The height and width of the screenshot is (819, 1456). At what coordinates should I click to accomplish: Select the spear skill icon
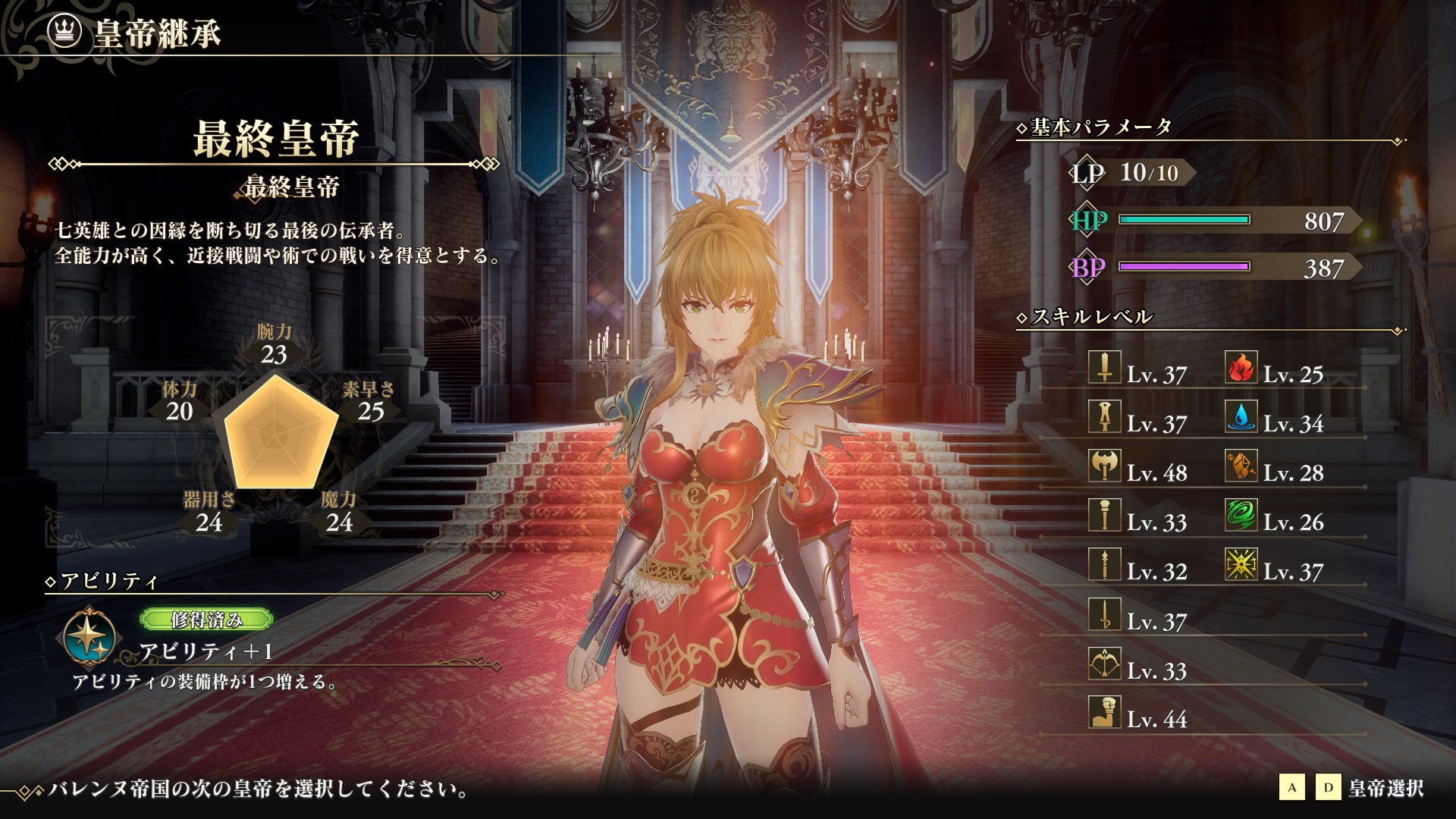[1104, 565]
